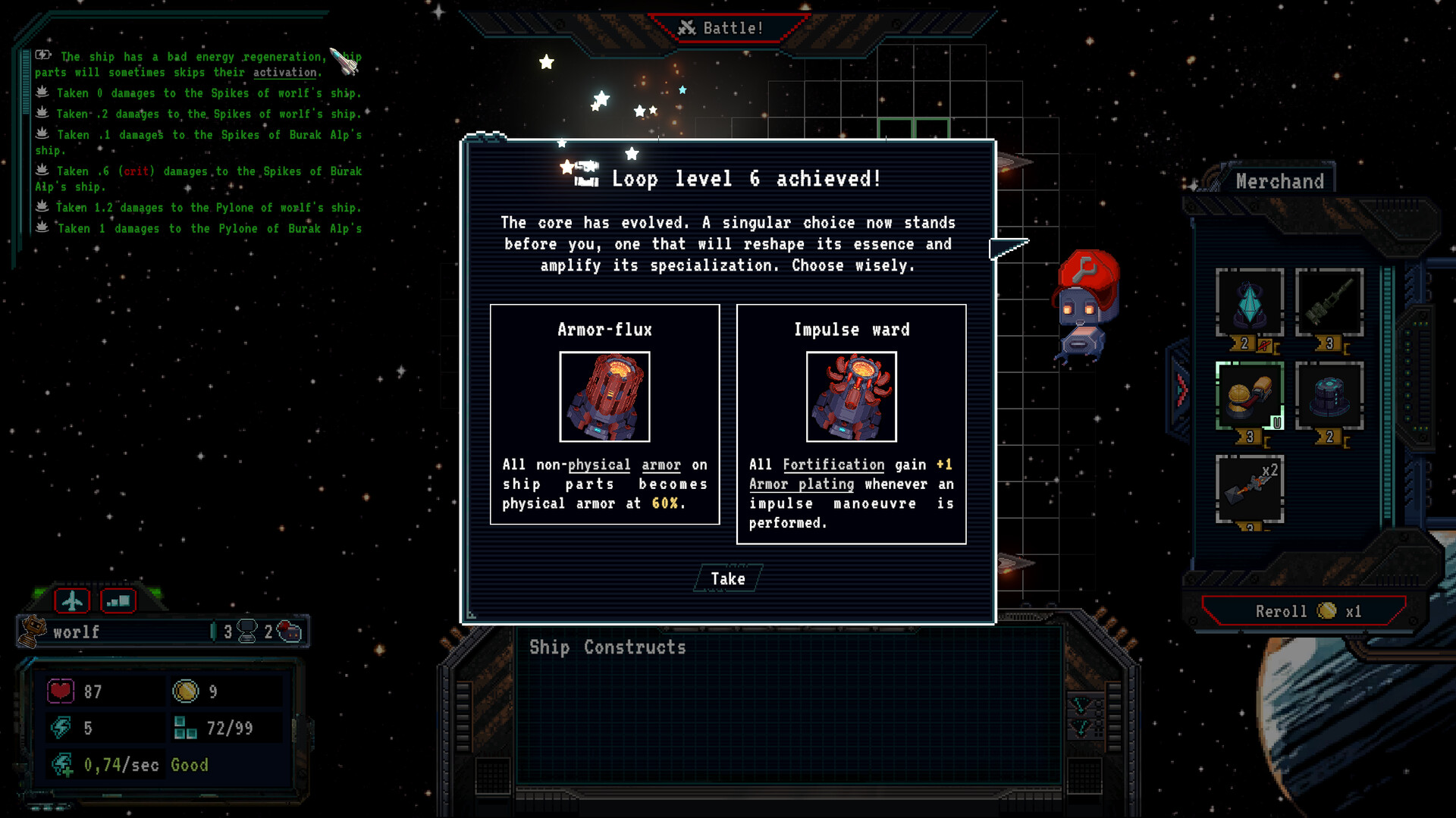Viewport: 1456px width, 818px height.
Task: Select the highlighted orange dome part
Action: [1249, 396]
